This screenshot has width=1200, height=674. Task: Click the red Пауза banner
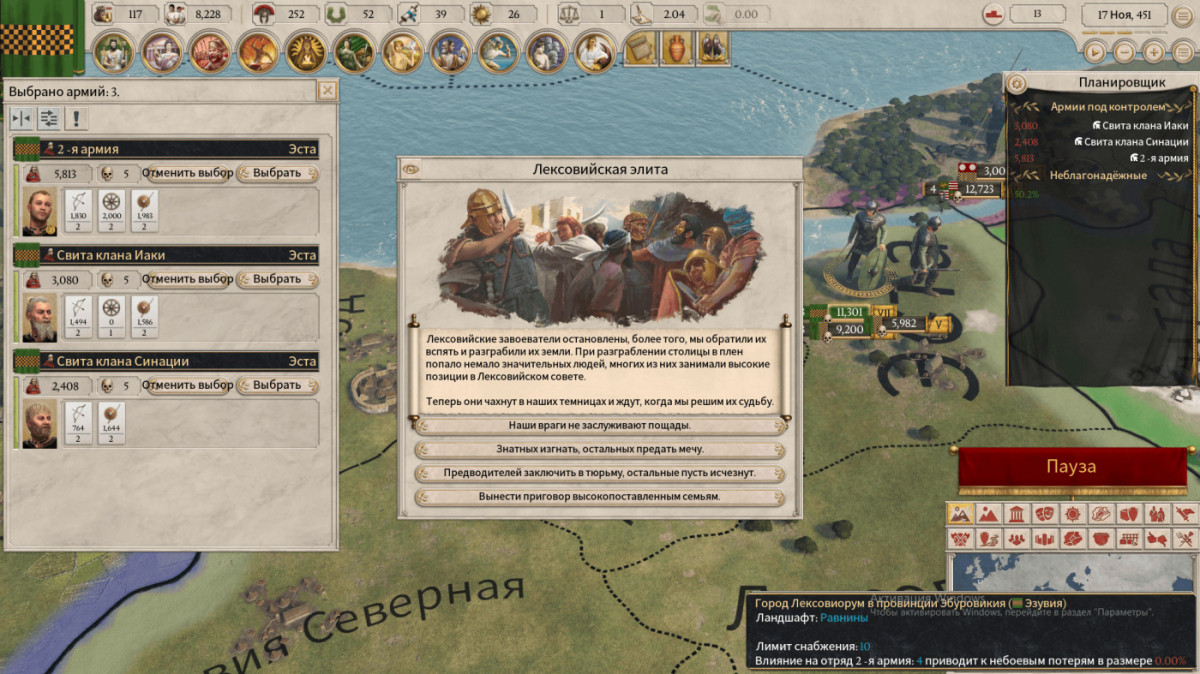click(x=1071, y=468)
